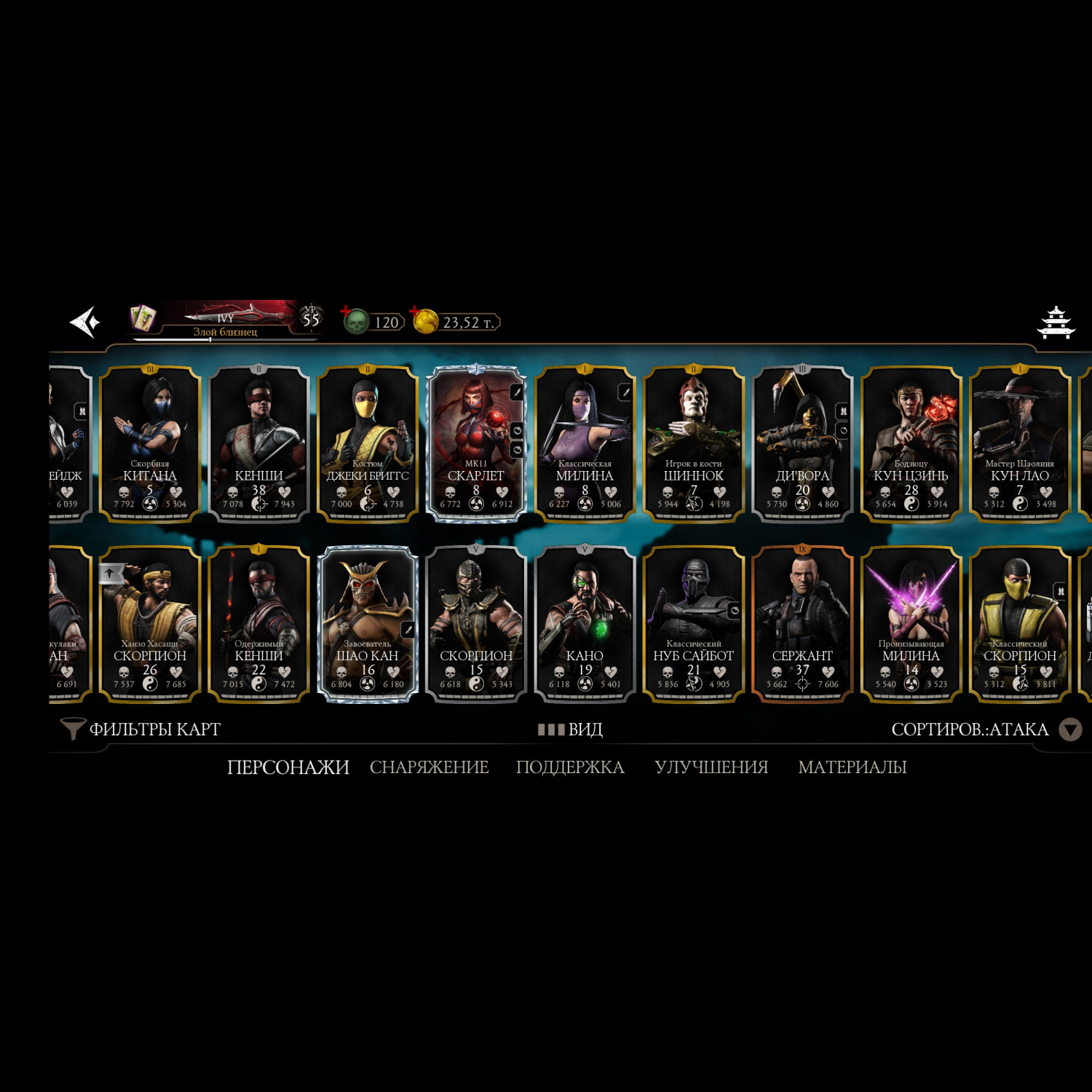Image resolution: width=1092 pixels, height=1092 pixels.
Task: Choose the Костюм Джеки Бриггс card
Action: (x=368, y=444)
